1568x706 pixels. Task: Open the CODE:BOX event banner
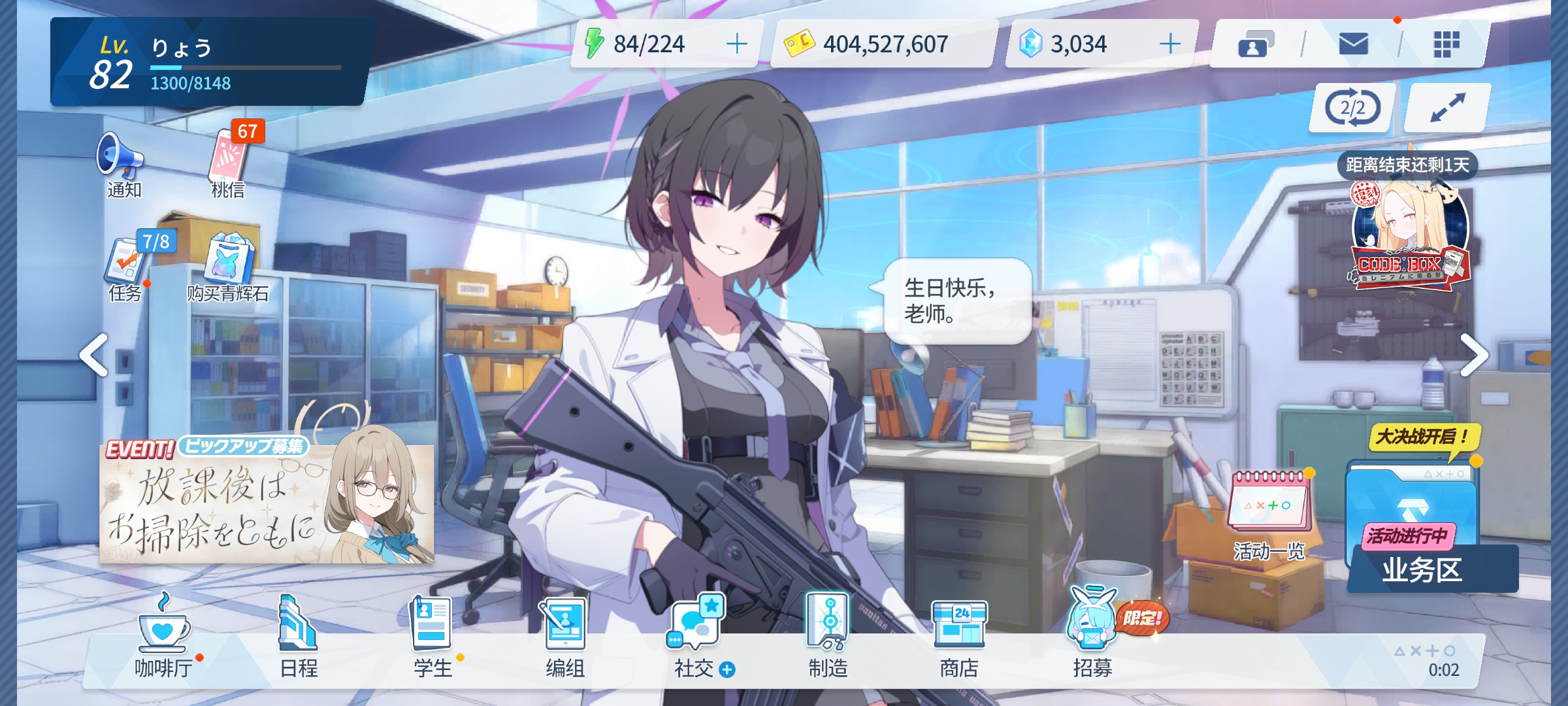(x=1409, y=235)
